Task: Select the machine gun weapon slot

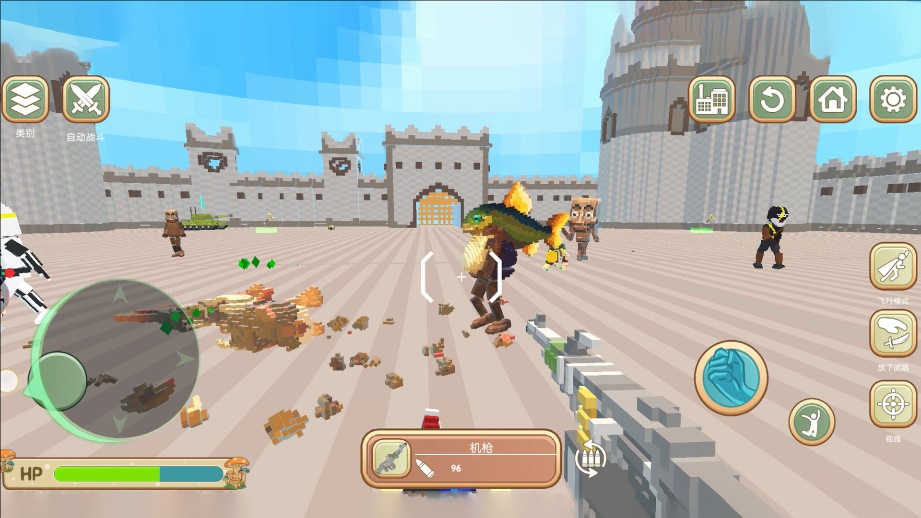Action: 391,459
